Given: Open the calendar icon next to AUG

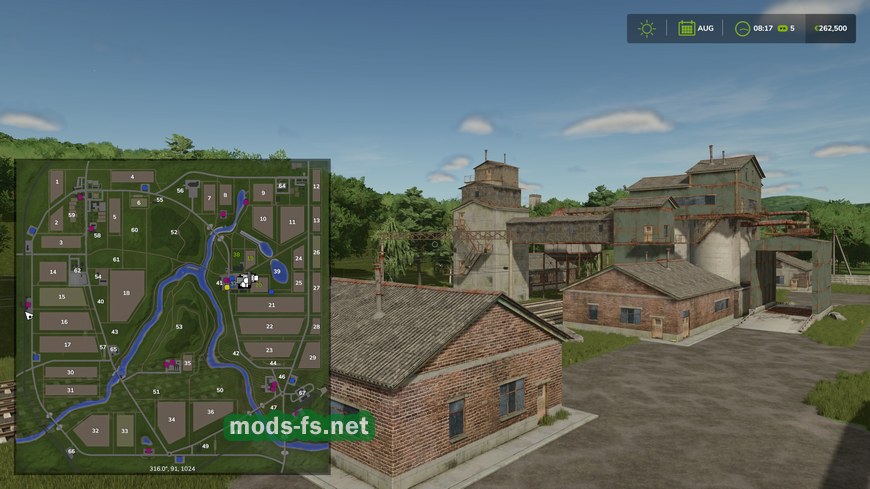Looking at the screenshot, I should 686,28.
